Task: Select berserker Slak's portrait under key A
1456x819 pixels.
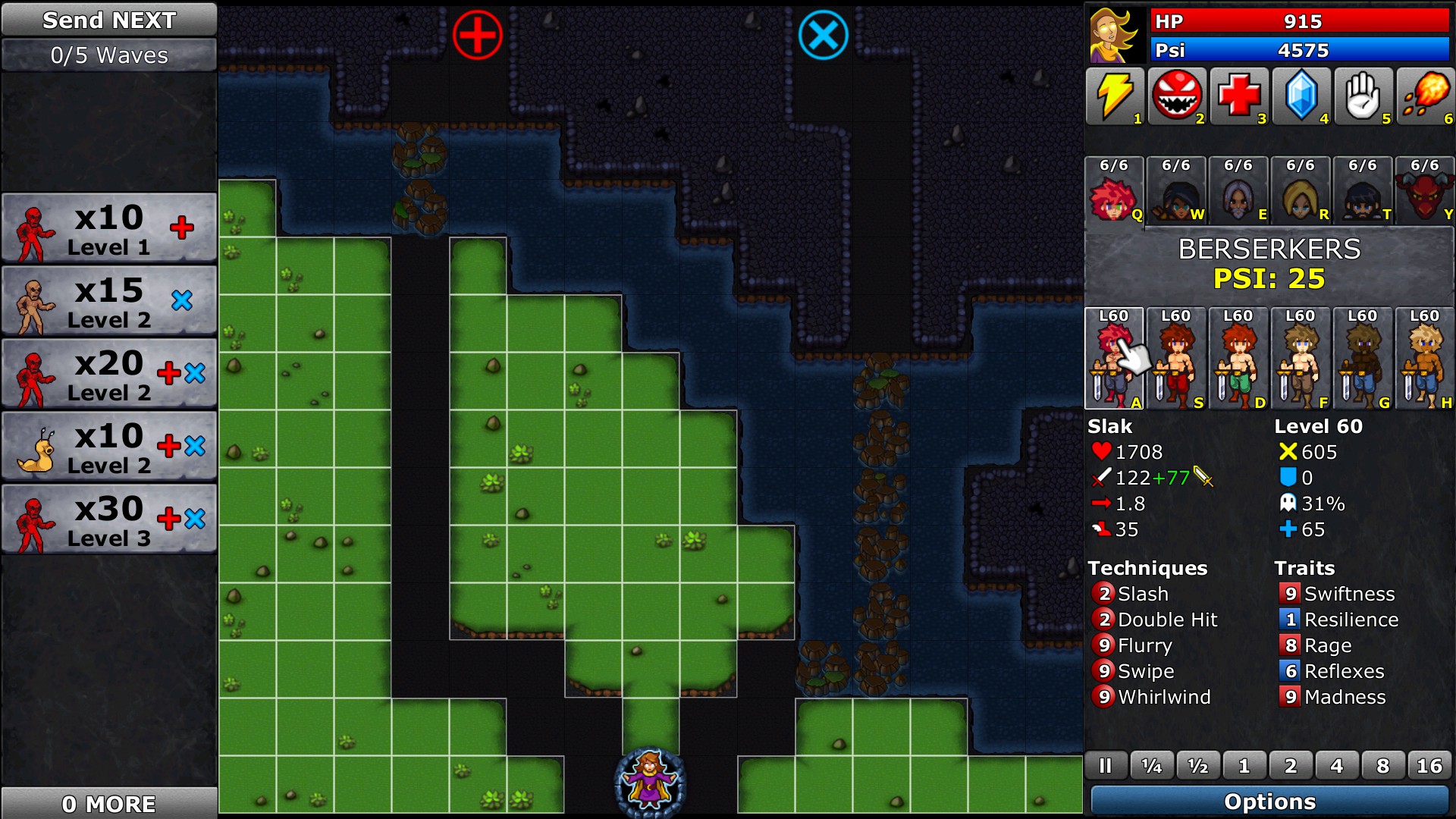Action: tap(1115, 356)
